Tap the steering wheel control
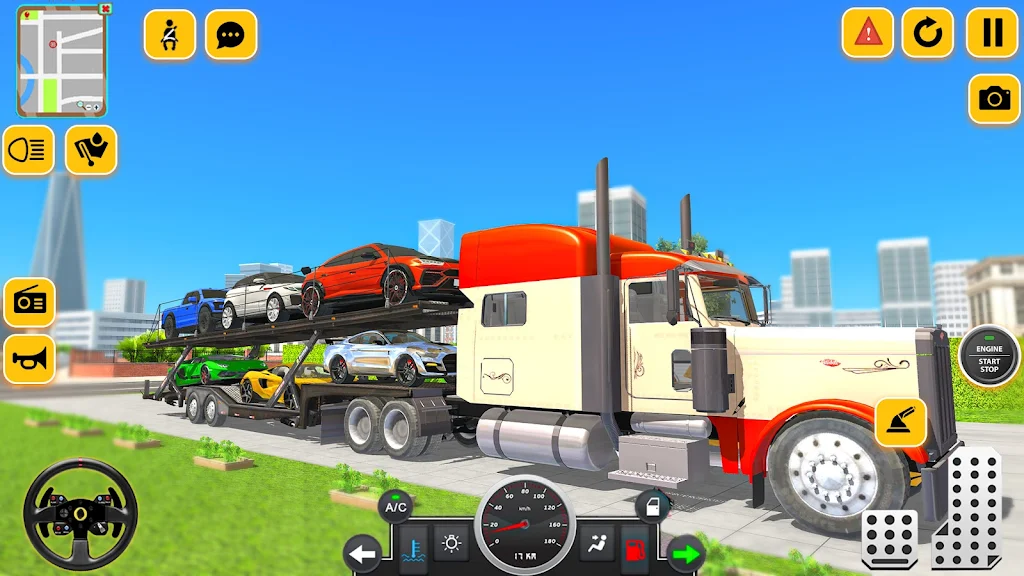This screenshot has height=576, width=1024. [80, 513]
